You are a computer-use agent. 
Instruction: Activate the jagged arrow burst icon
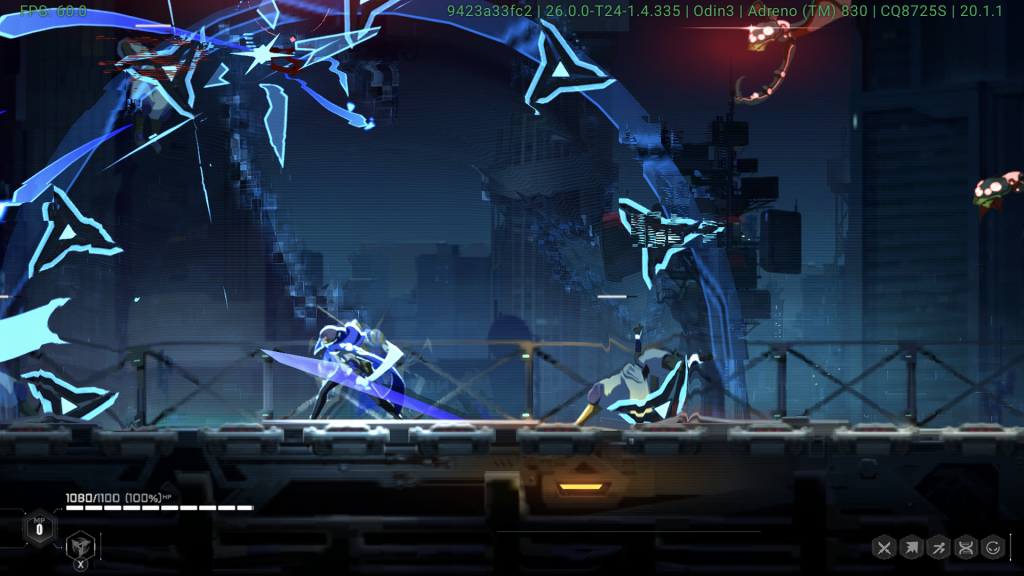911,547
